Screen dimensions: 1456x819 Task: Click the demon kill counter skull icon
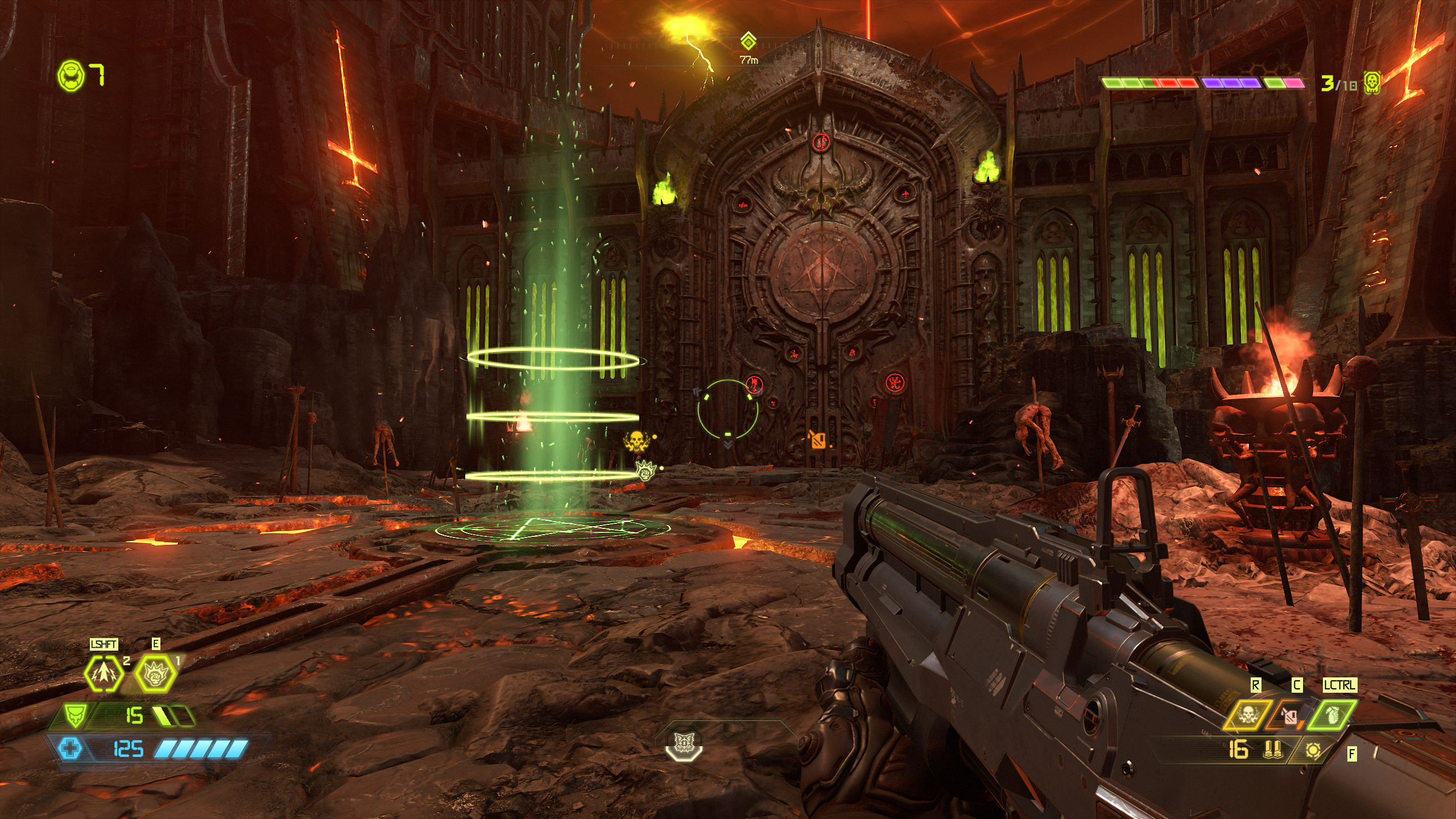click(x=1372, y=84)
